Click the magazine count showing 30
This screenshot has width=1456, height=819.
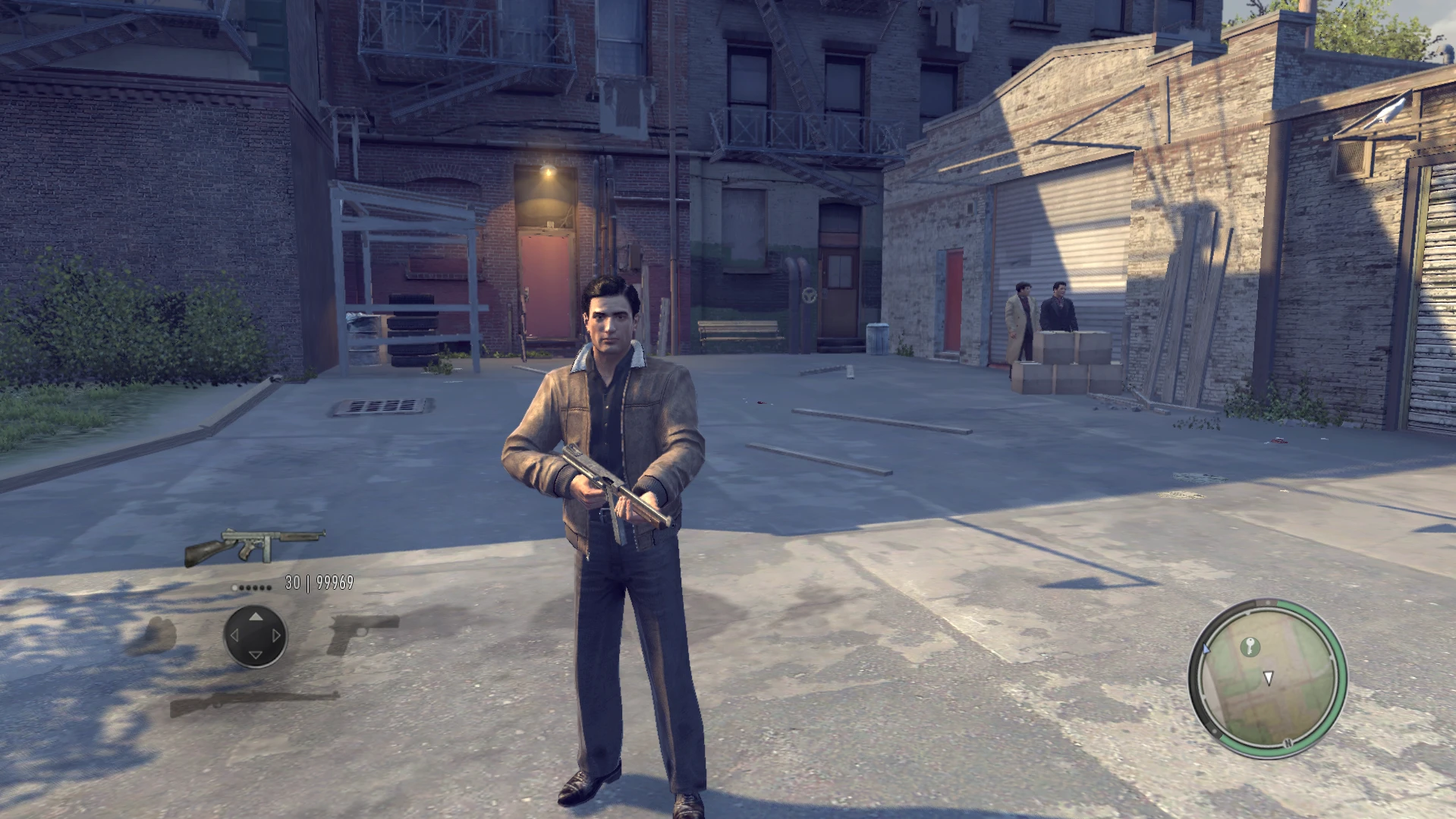292,583
